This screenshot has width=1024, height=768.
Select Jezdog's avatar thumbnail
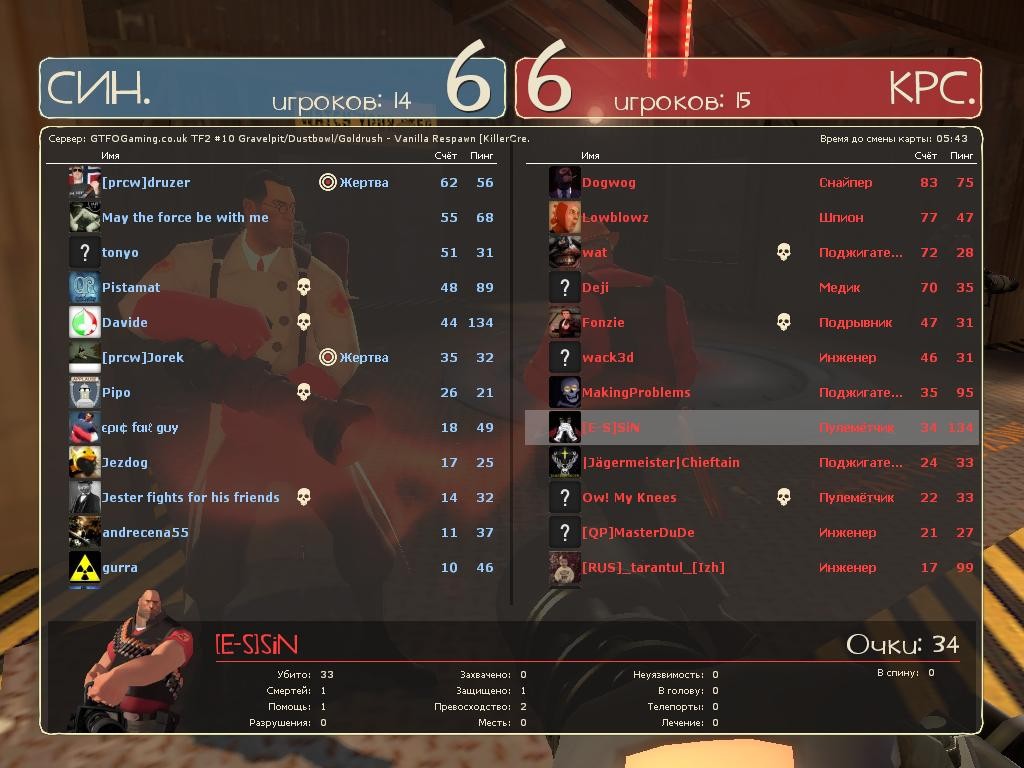pyautogui.click(x=84, y=462)
